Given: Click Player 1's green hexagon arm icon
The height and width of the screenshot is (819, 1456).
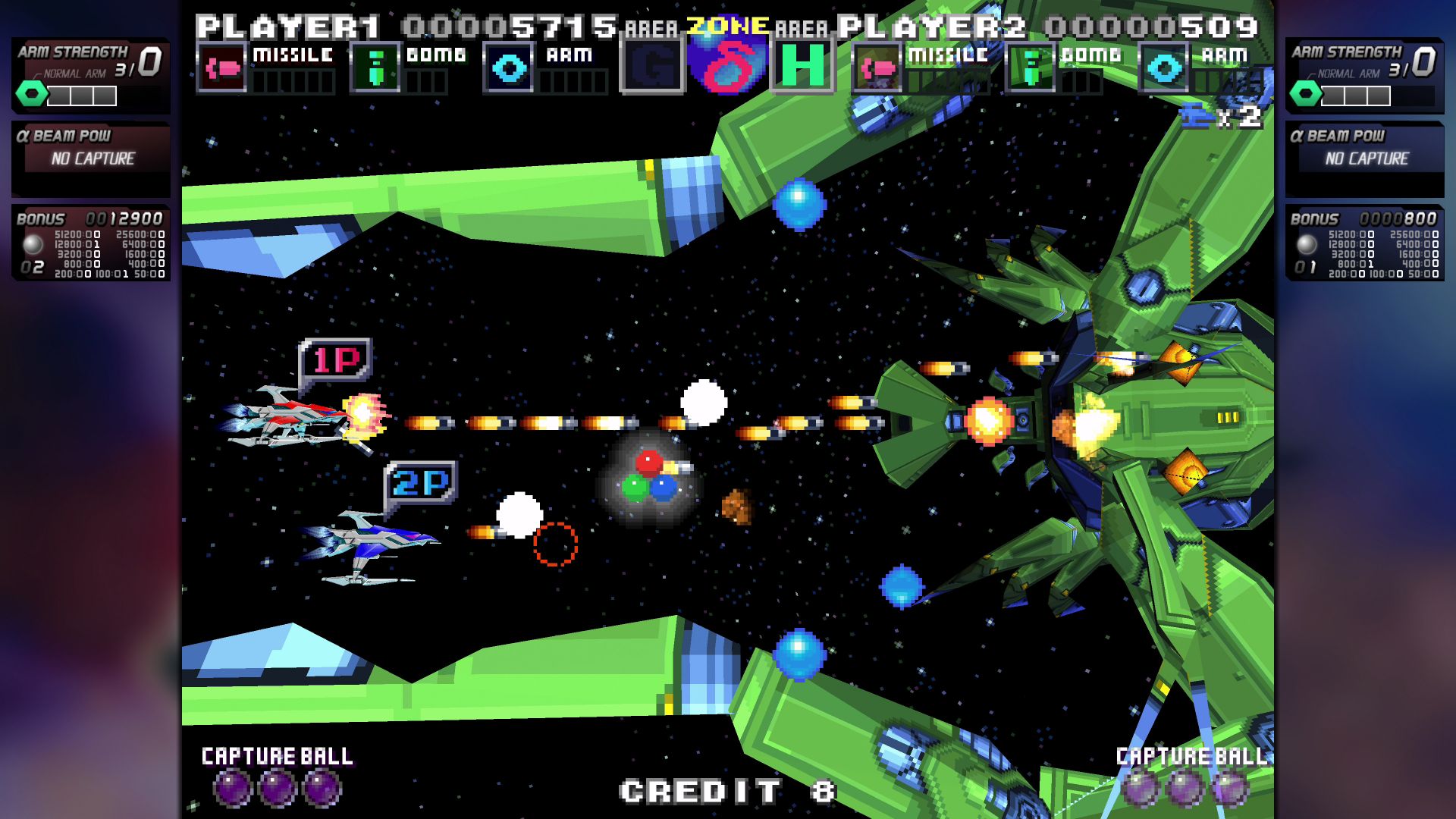Looking at the screenshot, I should click(x=32, y=95).
